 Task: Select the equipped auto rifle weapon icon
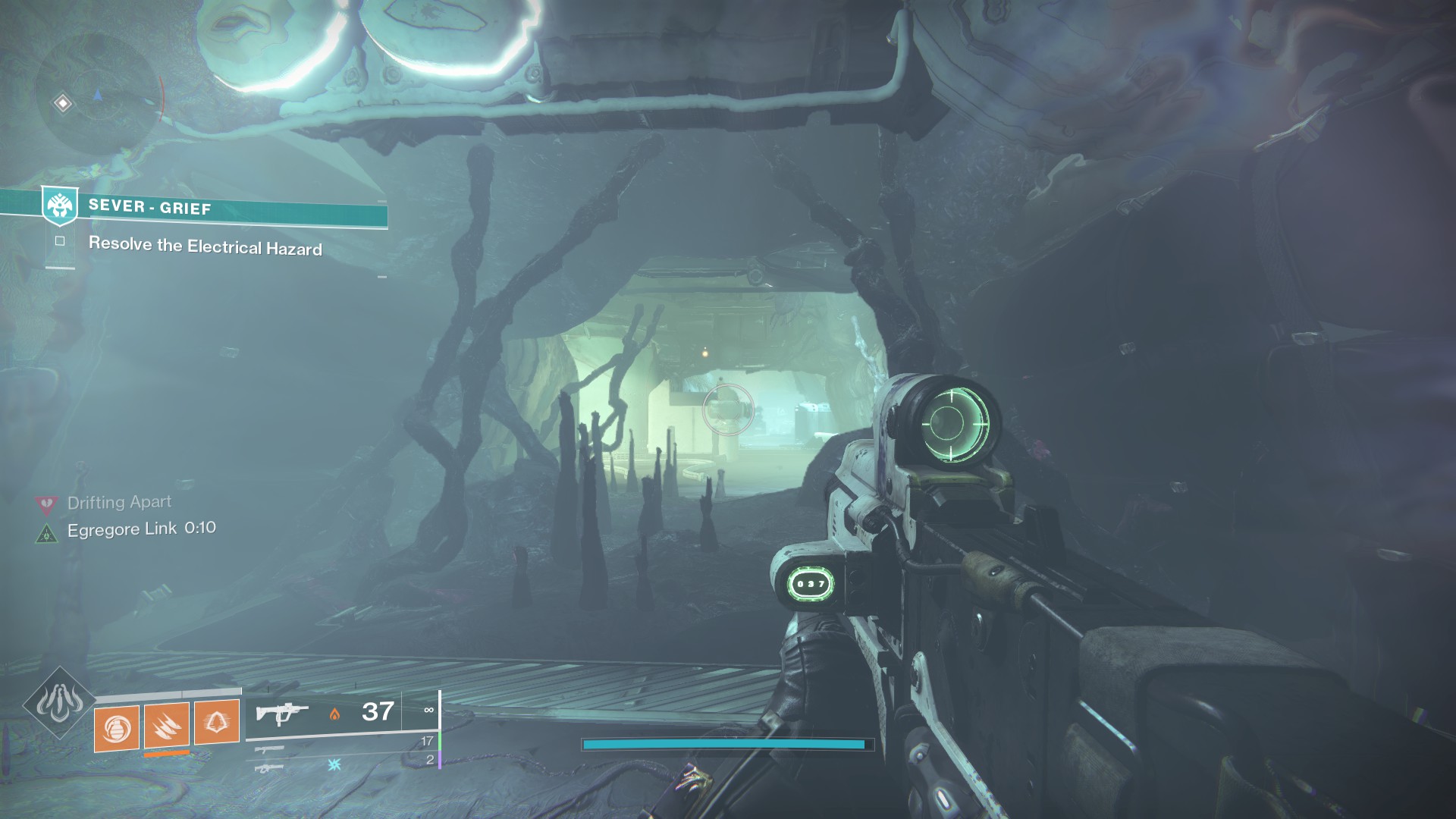(x=282, y=714)
